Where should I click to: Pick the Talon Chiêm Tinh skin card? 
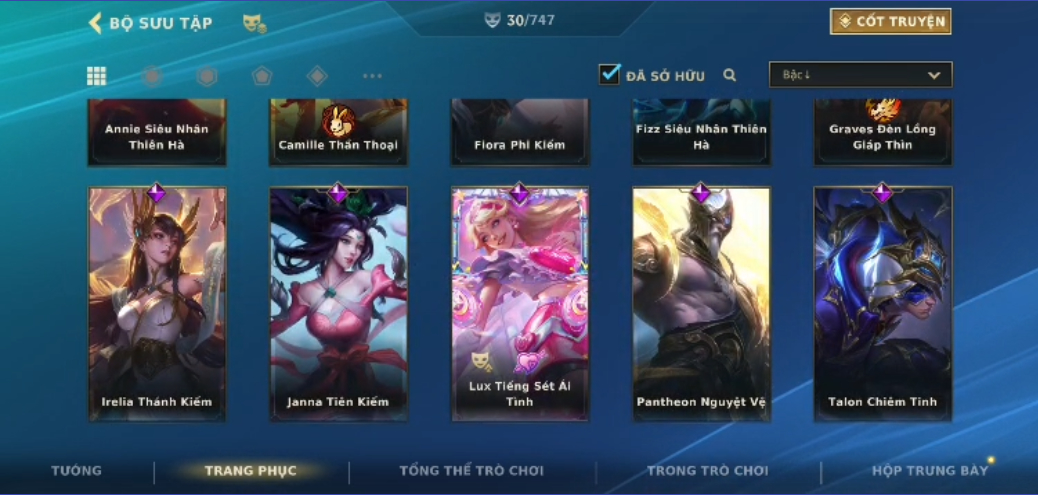(882, 304)
